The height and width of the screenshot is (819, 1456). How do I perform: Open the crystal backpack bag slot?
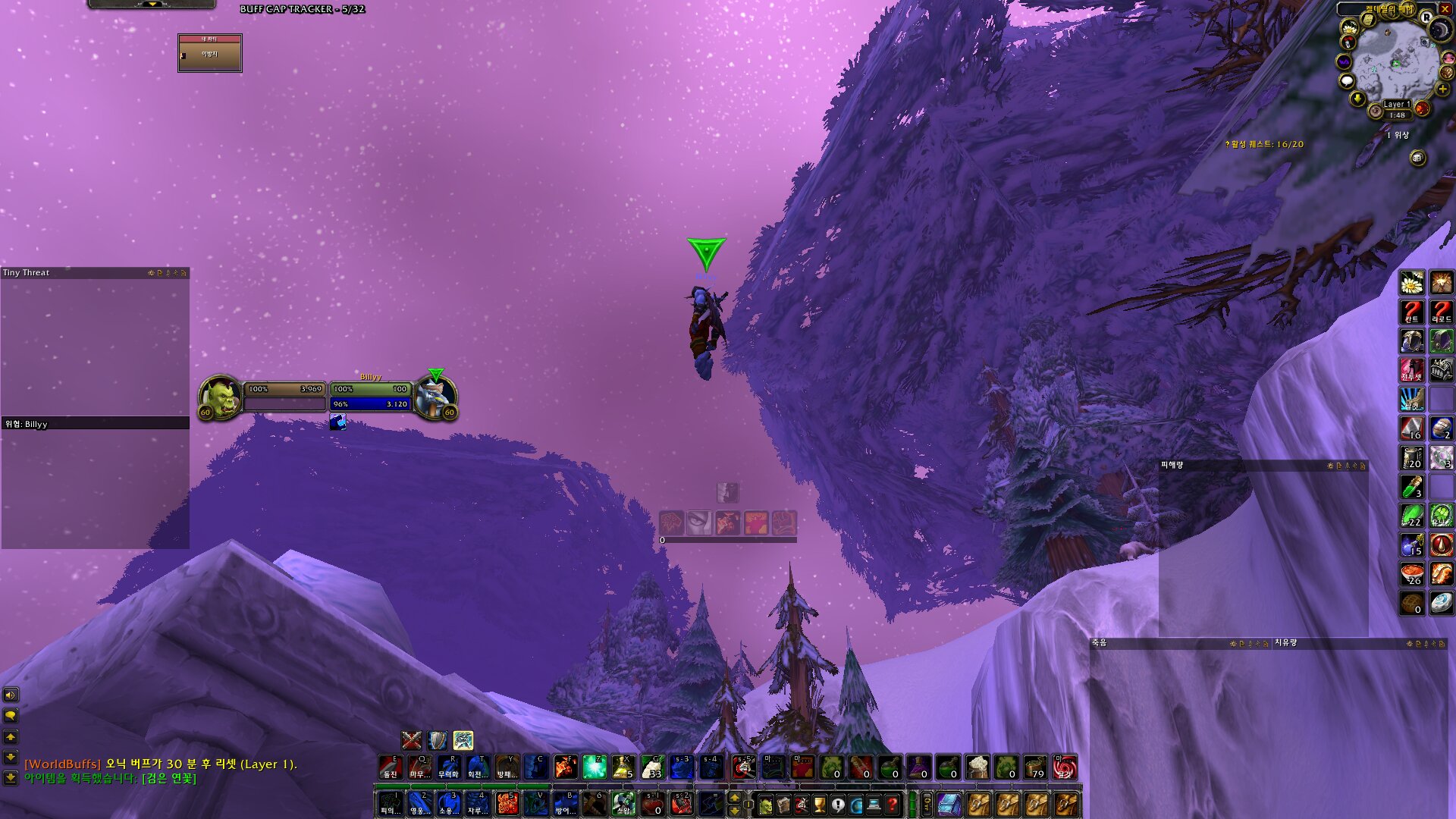[949, 805]
